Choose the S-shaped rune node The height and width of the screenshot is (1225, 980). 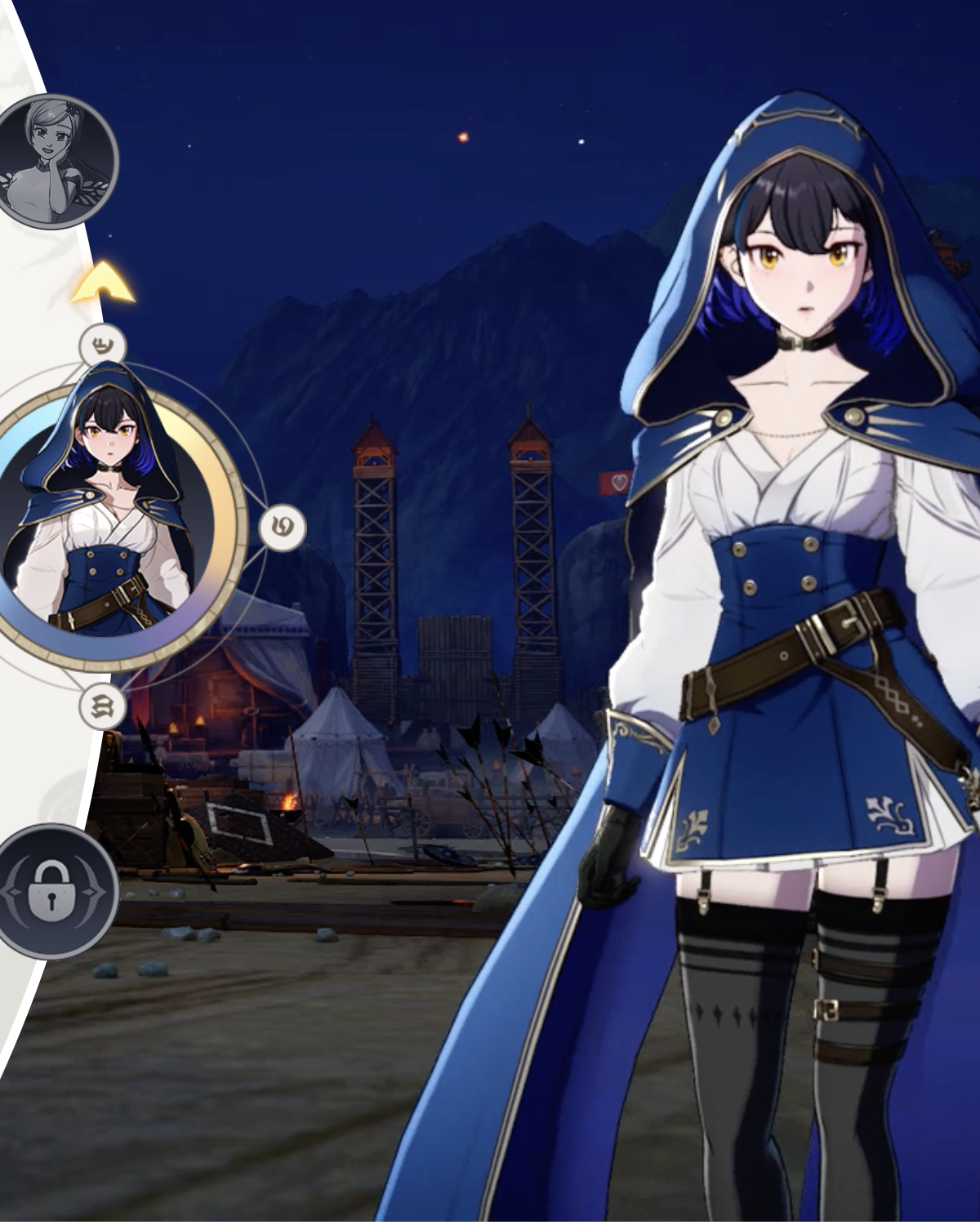coord(104,706)
